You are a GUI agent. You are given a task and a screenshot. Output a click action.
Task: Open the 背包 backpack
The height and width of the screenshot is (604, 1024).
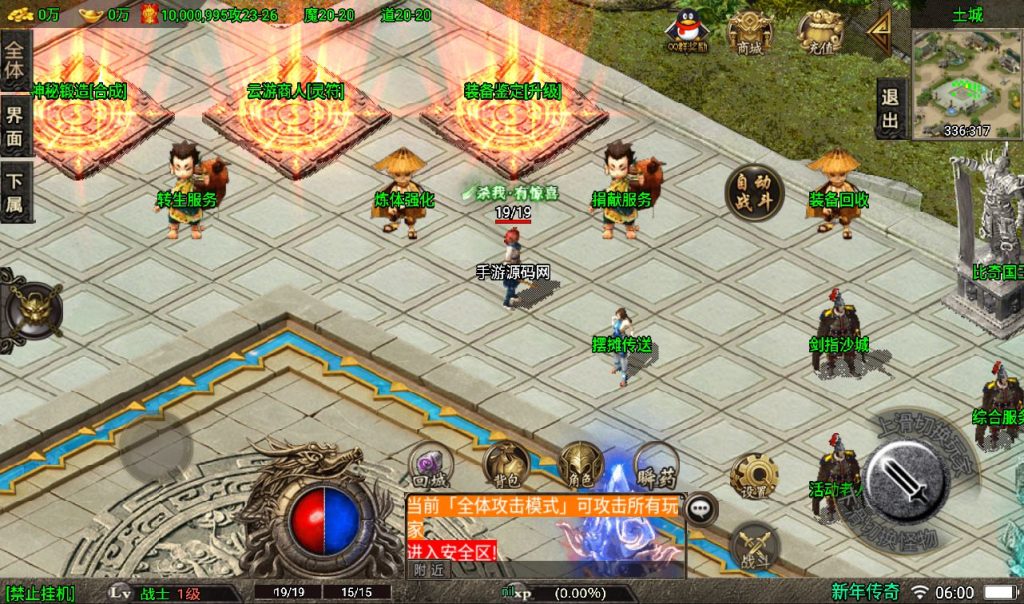point(506,463)
